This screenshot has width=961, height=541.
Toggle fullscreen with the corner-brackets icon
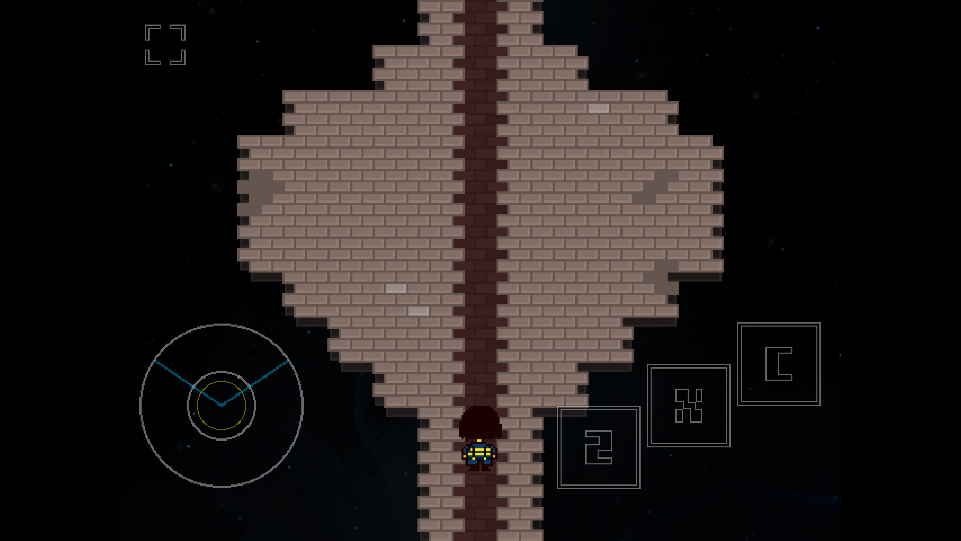click(165, 45)
